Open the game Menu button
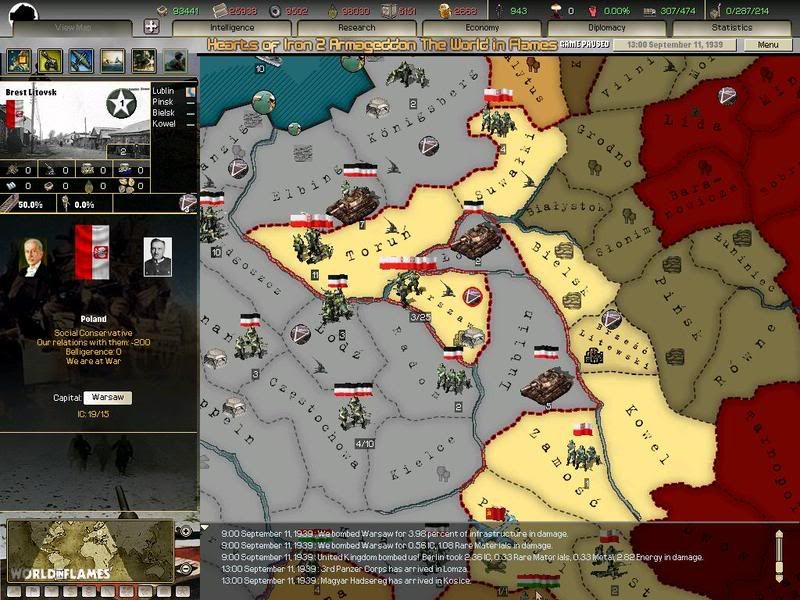The width and height of the screenshot is (800, 600). click(768, 45)
